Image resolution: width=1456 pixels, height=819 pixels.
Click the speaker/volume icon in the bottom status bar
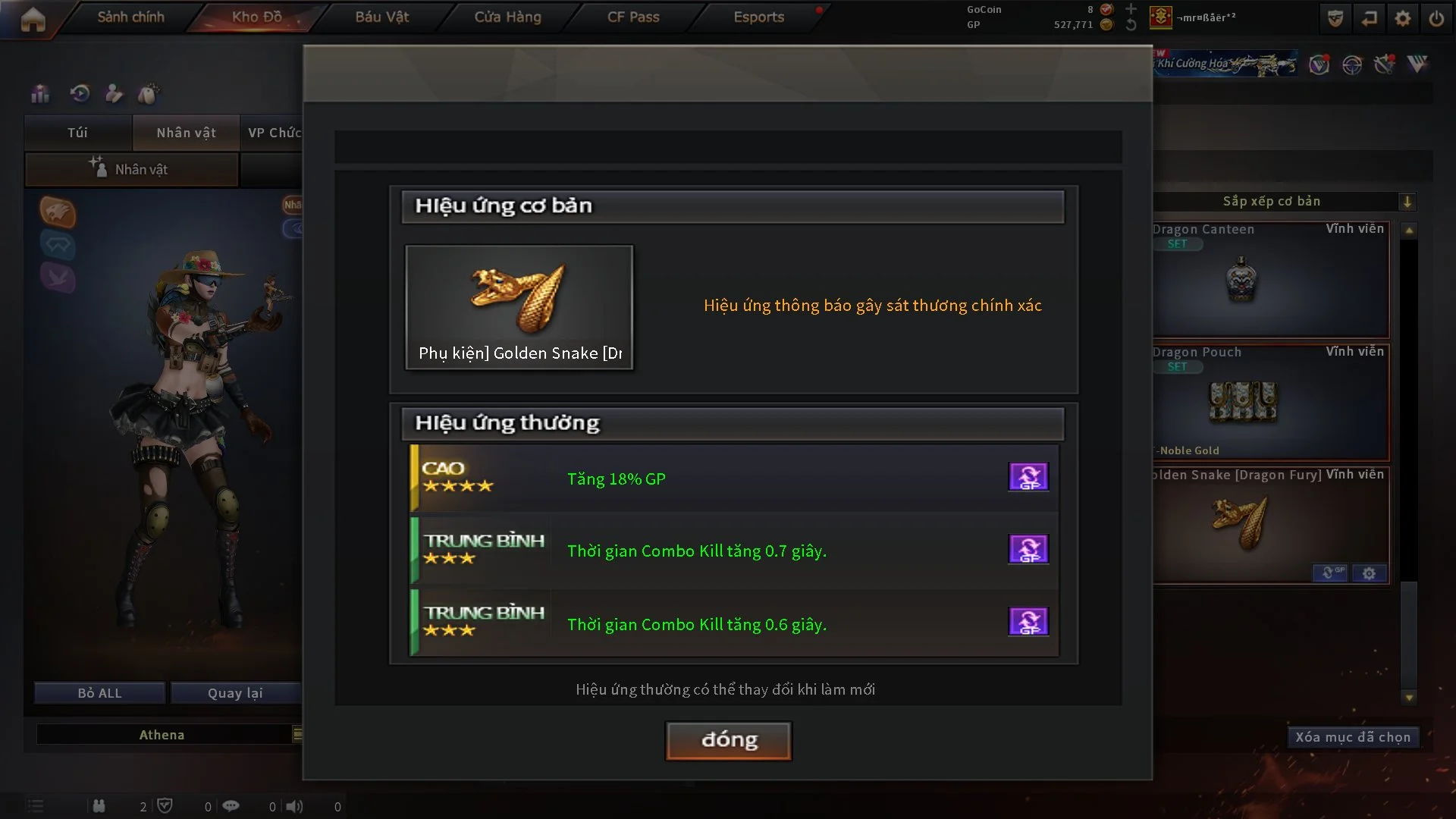(x=295, y=806)
